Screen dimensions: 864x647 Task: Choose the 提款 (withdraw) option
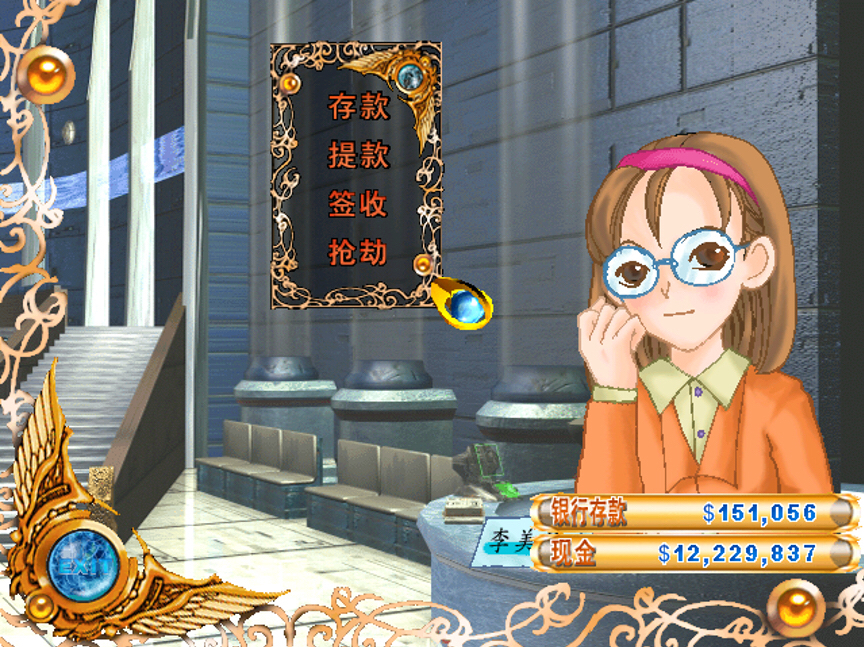tap(357, 156)
